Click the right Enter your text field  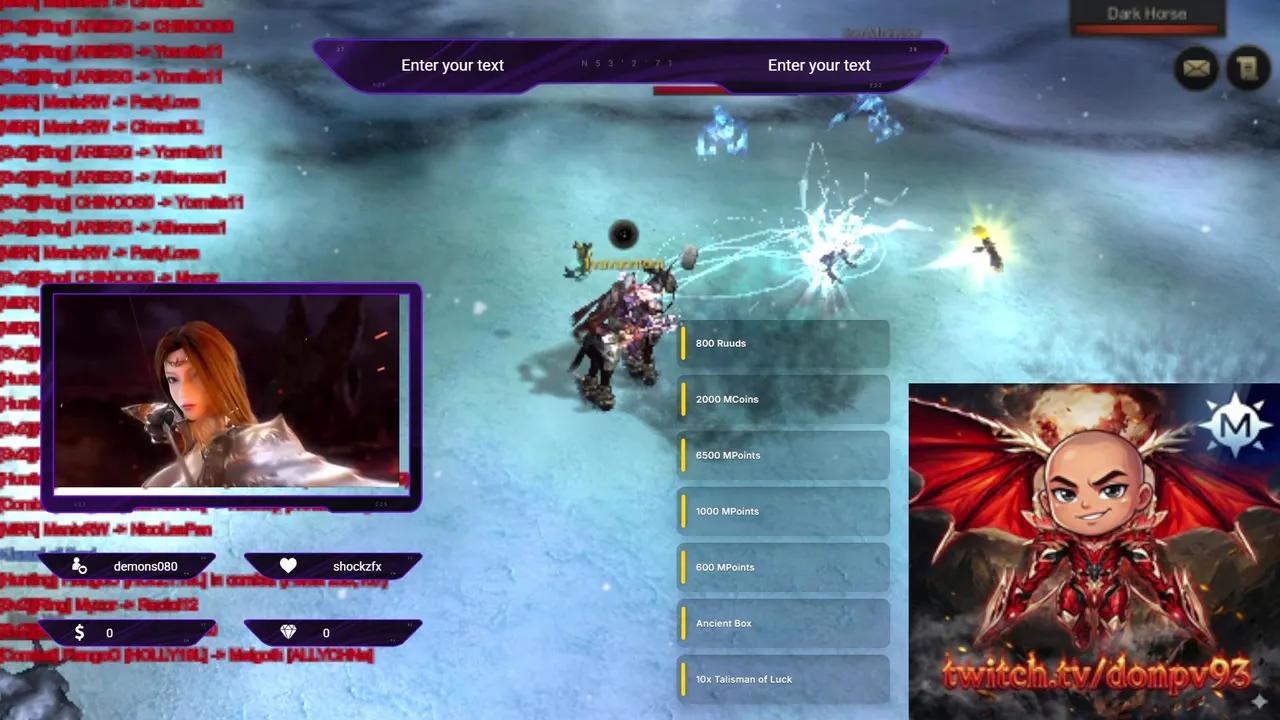click(818, 65)
